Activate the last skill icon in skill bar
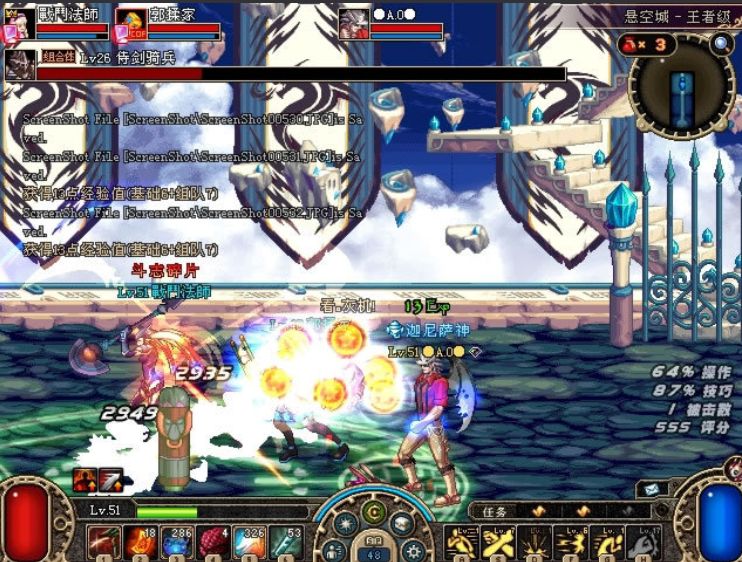 (644, 541)
